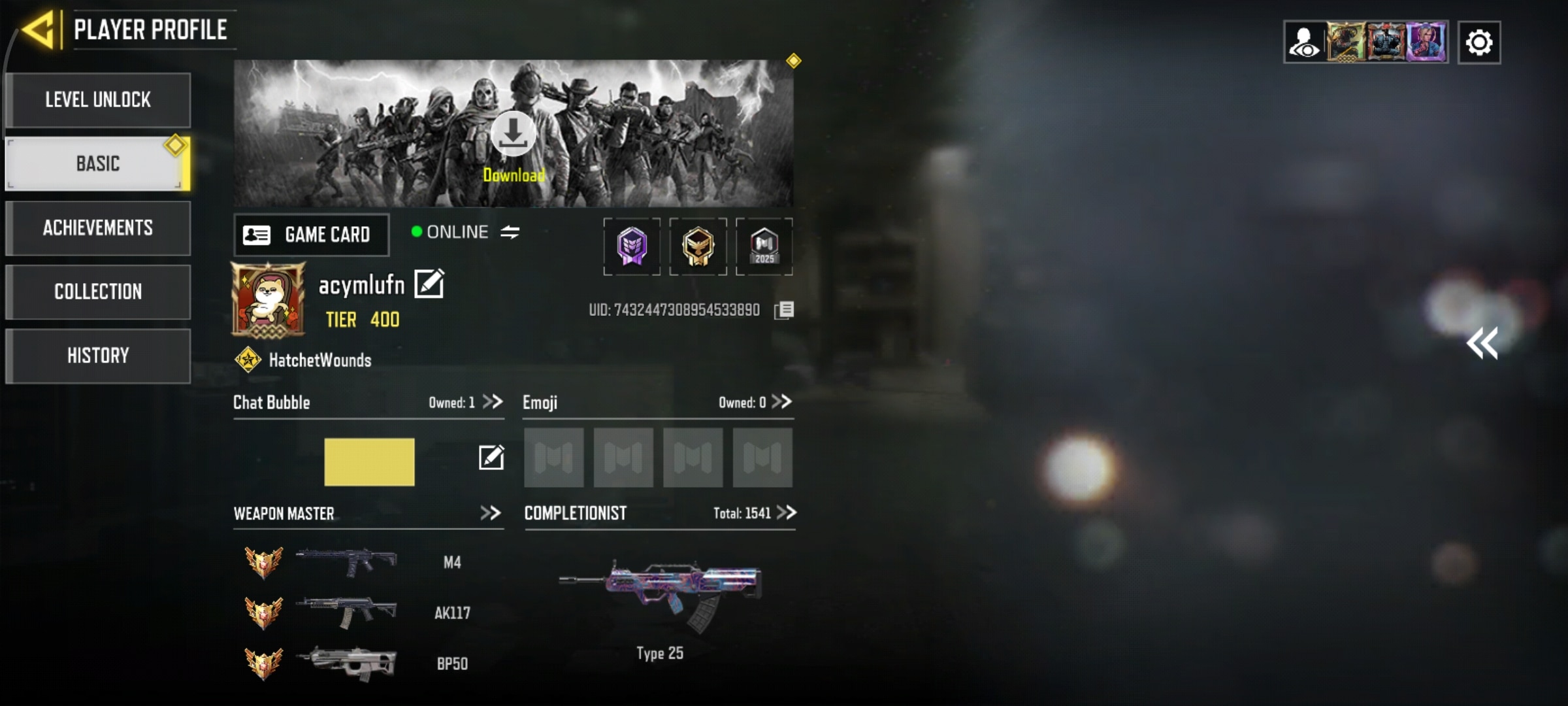View the History tab
This screenshot has width=1568, height=706.
pos(98,356)
